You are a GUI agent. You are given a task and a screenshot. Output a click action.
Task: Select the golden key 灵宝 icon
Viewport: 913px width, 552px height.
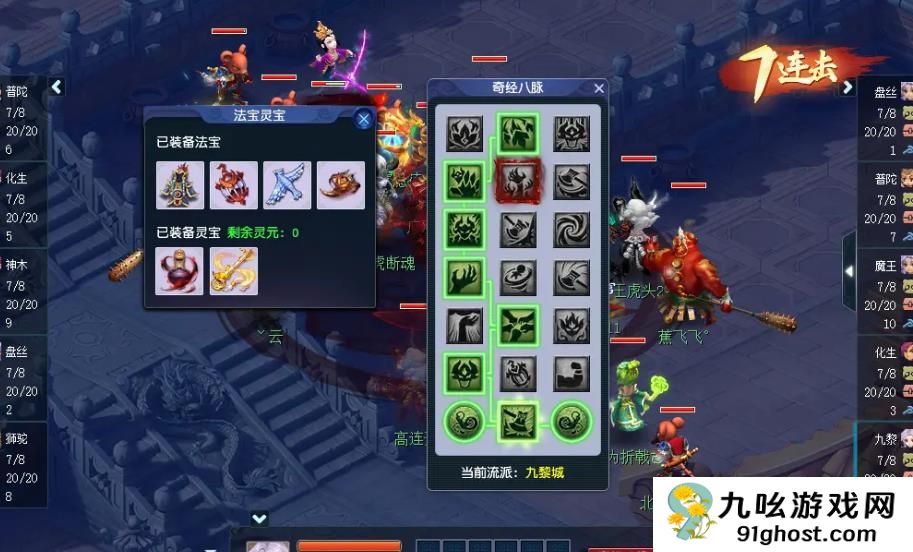[x=234, y=271]
